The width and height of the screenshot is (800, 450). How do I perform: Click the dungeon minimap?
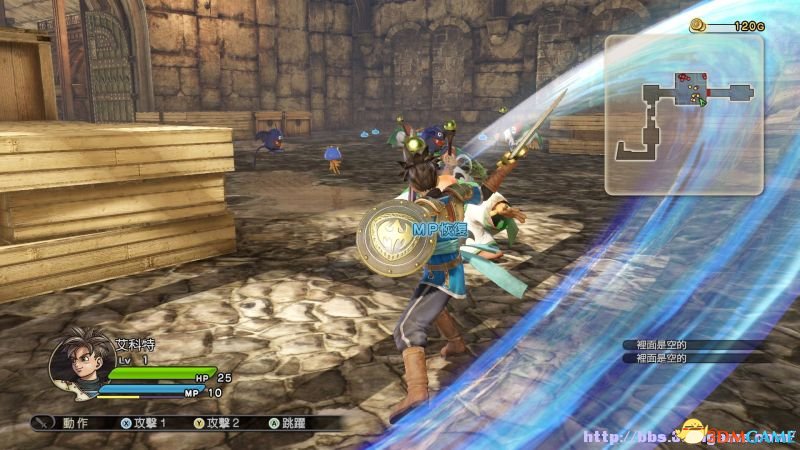pos(684,113)
